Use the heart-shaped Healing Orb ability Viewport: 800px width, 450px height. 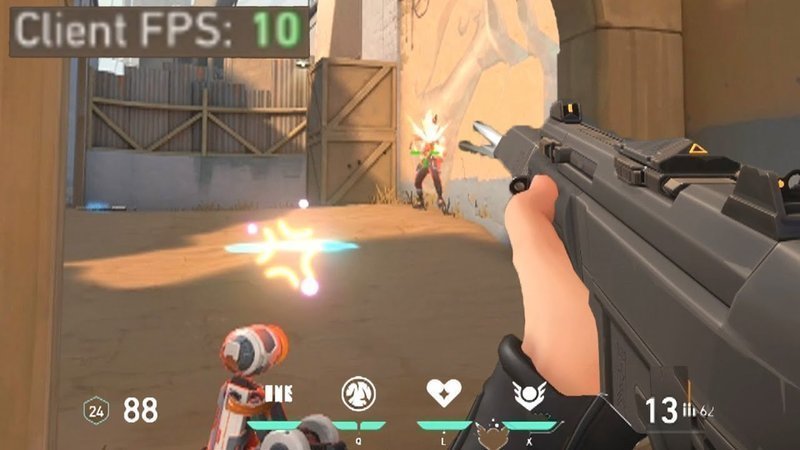[442, 392]
